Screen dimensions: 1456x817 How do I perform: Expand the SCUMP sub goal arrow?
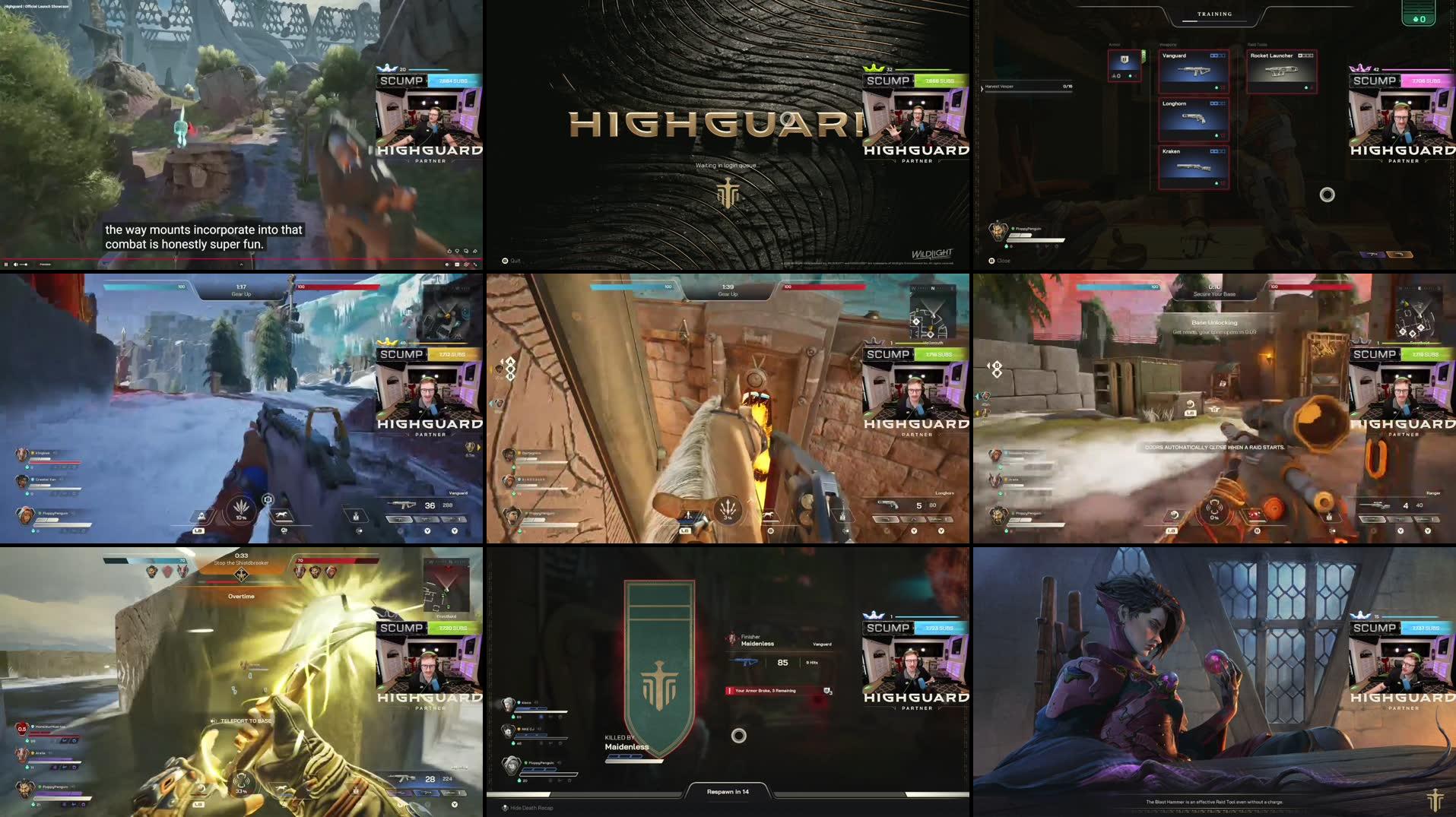point(427,80)
